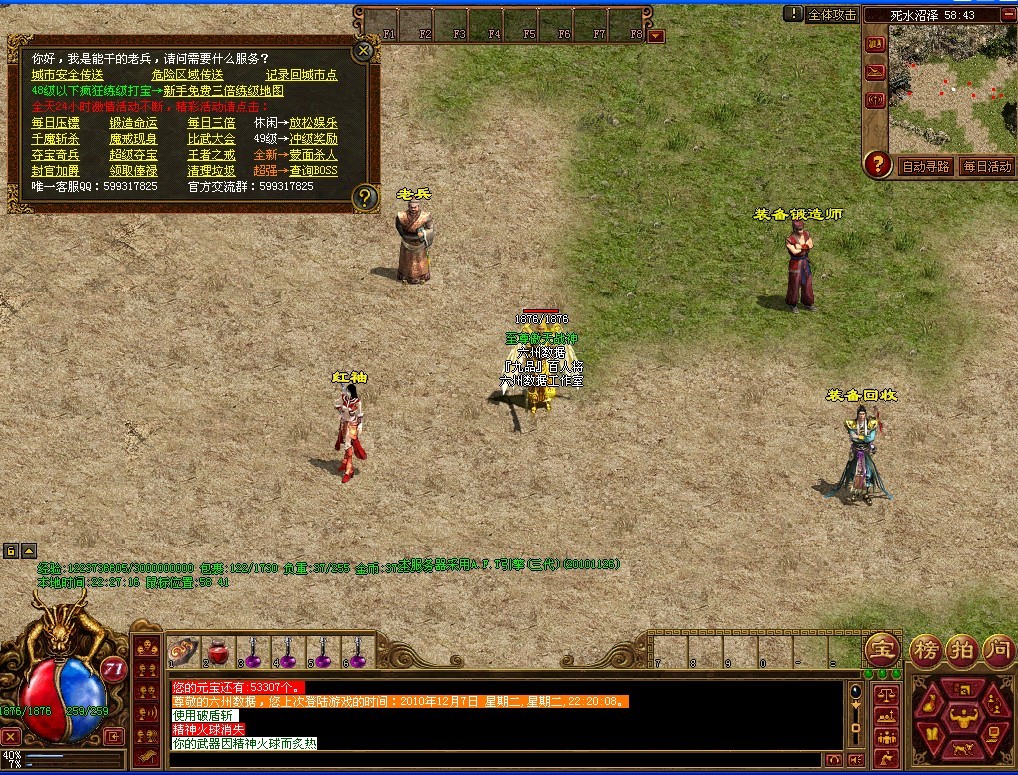Click 记录回城市点 to record return point

click(x=301, y=75)
